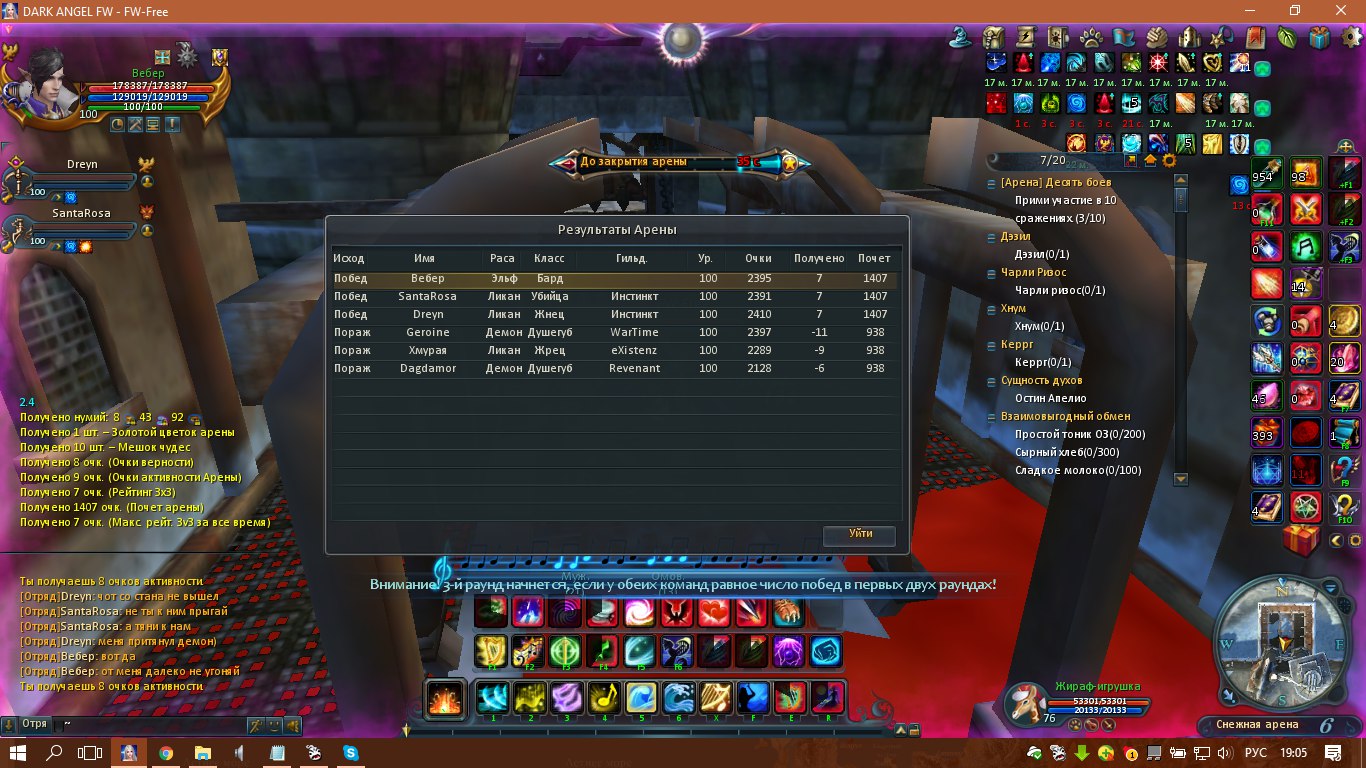Open the backpack inventory icon
Viewport: 1366px width, 768px height.
coord(993,38)
